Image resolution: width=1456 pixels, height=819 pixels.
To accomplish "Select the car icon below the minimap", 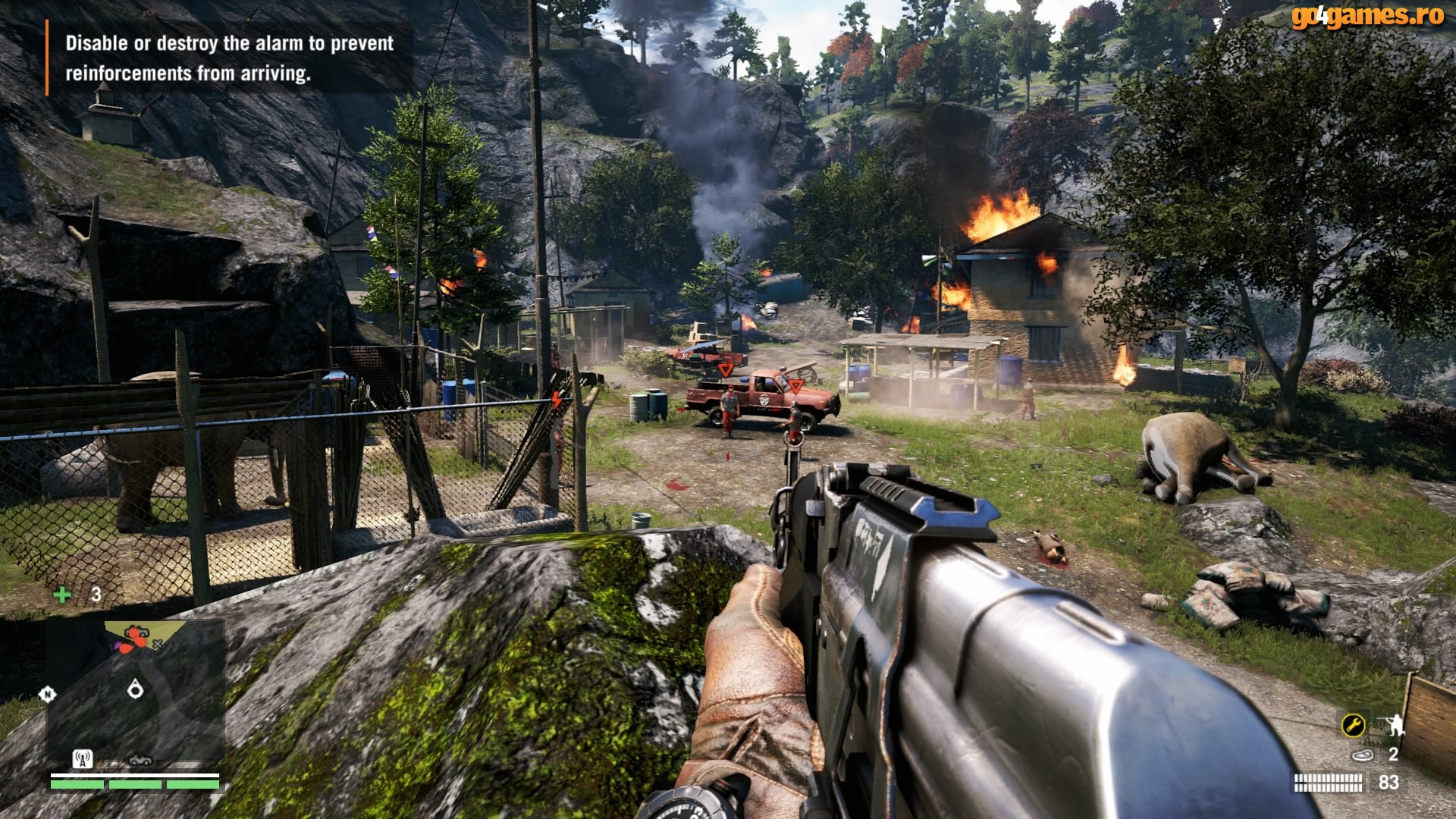I will [x=140, y=761].
